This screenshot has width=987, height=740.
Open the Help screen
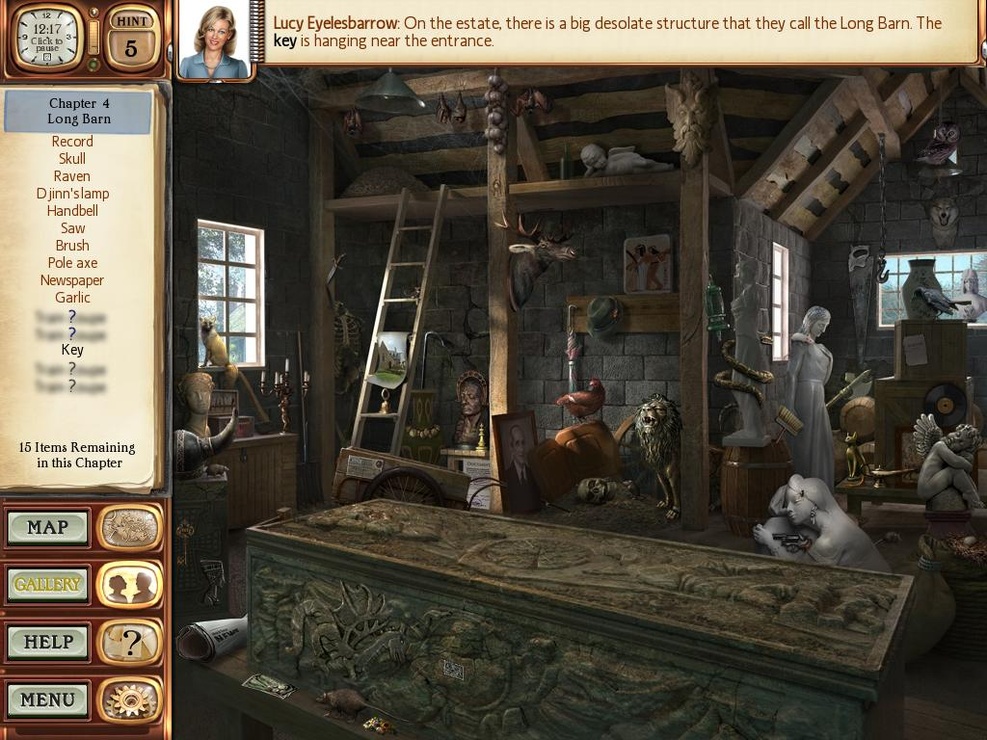click(48, 642)
